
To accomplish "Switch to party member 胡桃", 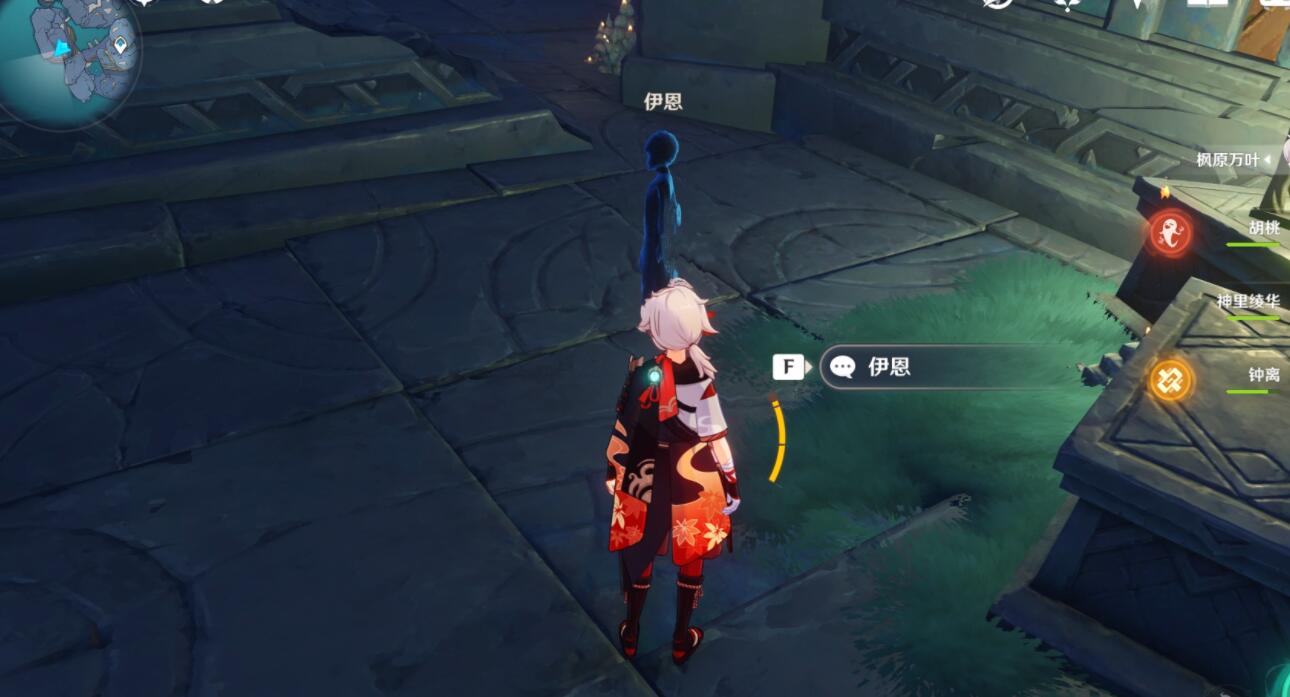I will (x=1262, y=228).
